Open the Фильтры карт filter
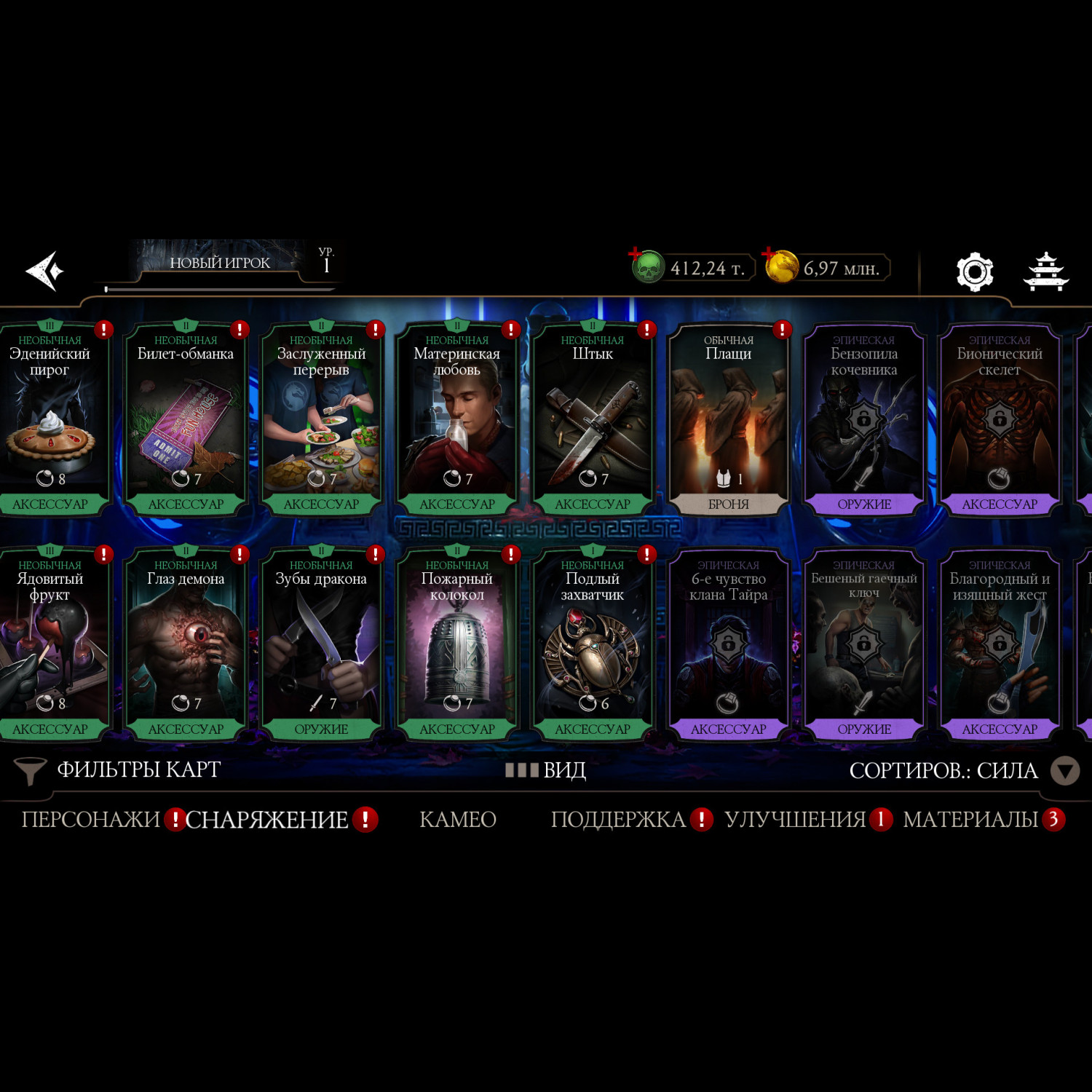Image resolution: width=1092 pixels, height=1092 pixels. [116, 770]
